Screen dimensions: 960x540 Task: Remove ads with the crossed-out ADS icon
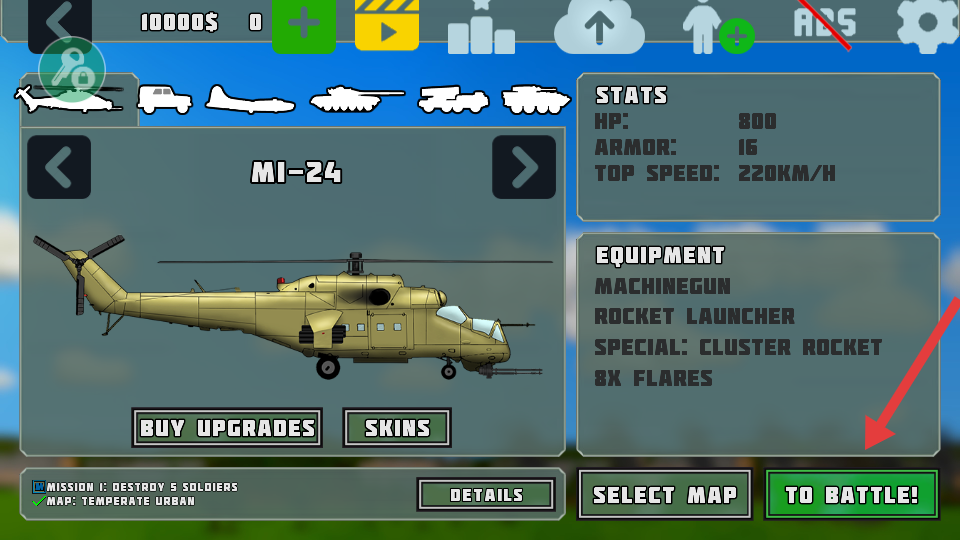coord(825,22)
